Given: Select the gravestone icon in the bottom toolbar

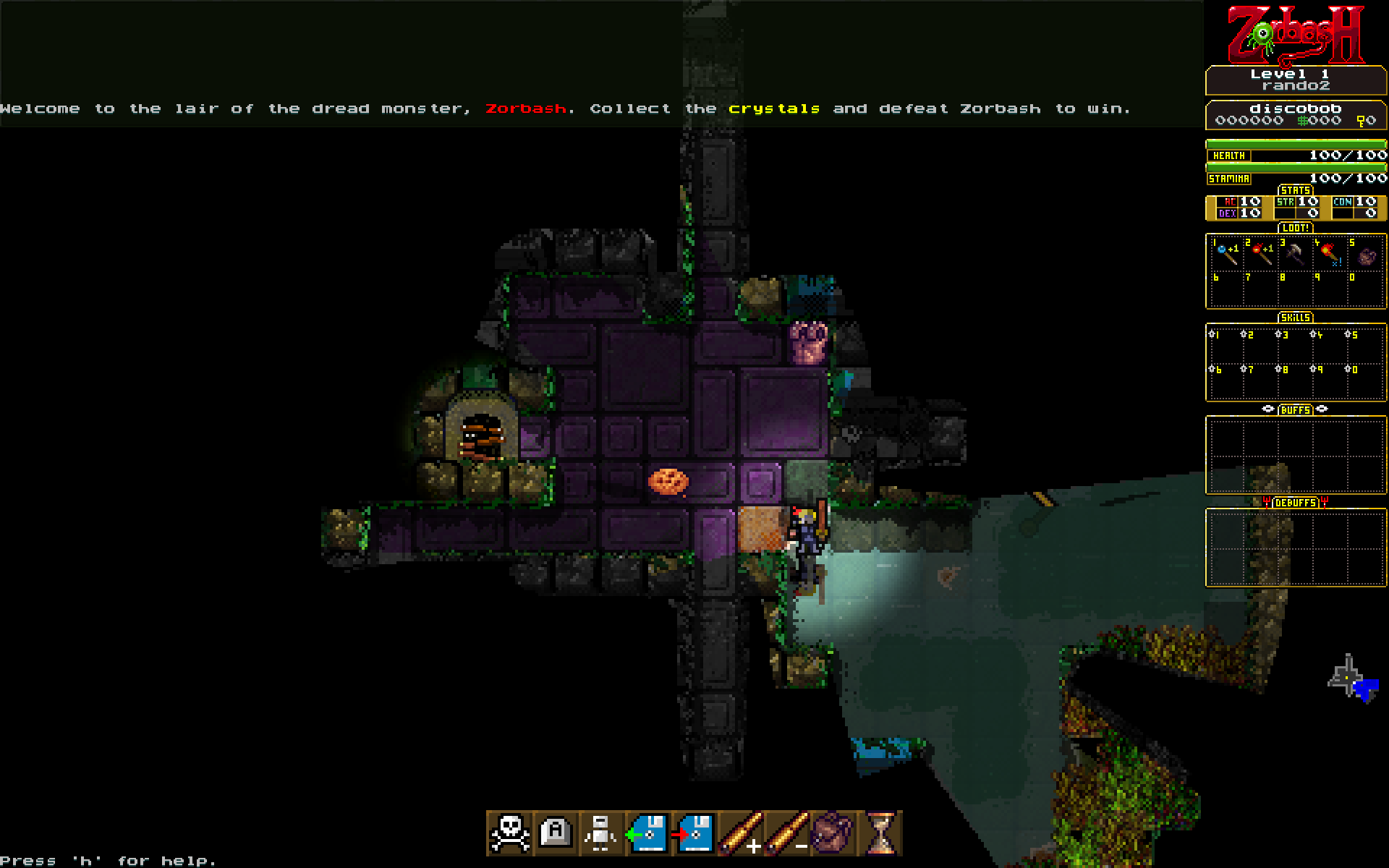Looking at the screenshot, I should (556, 833).
